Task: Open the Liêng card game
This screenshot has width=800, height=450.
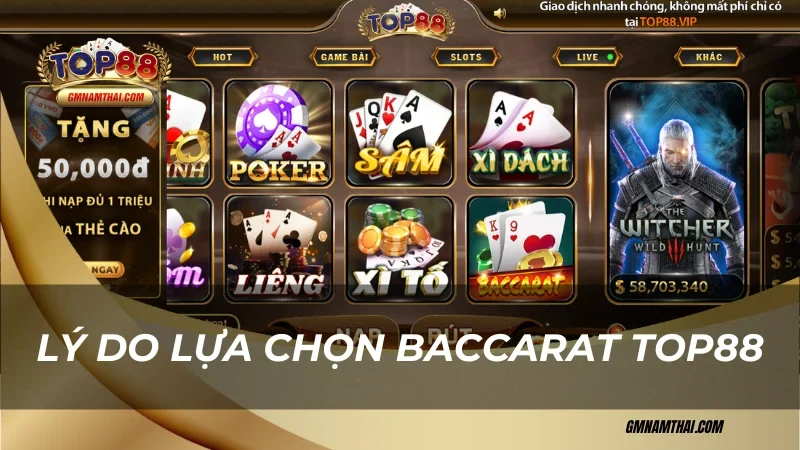Action: [277, 248]
